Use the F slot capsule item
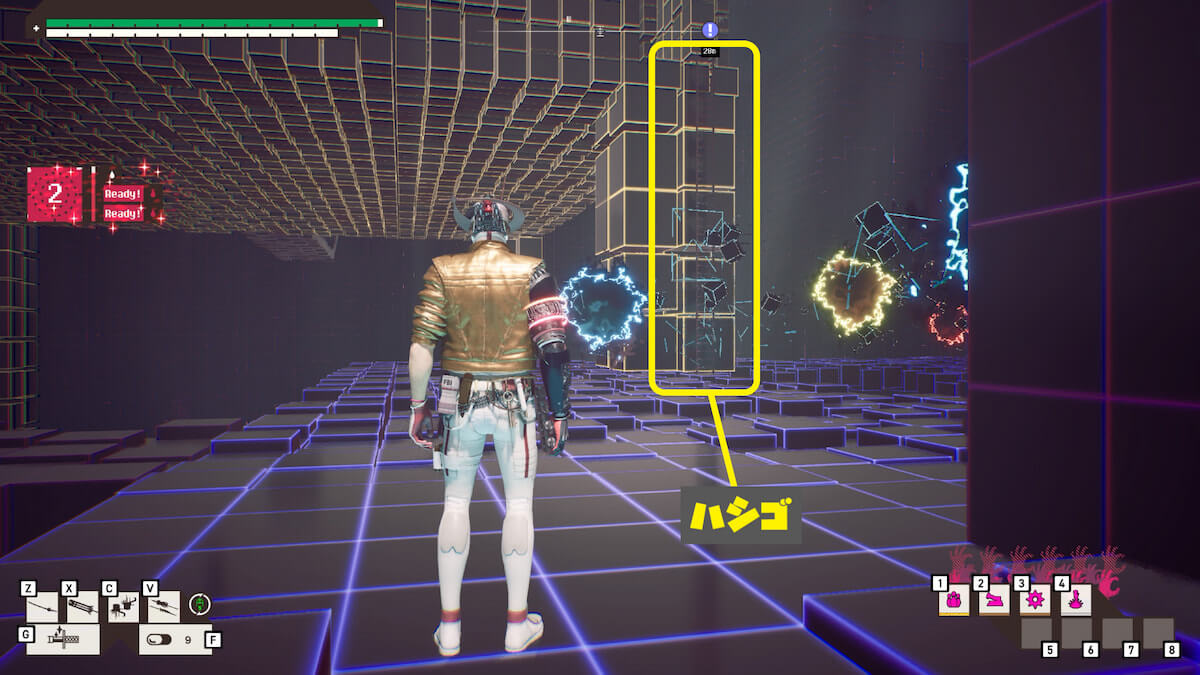The height and width of the screenshot is (675, 1200). point(173,640)
